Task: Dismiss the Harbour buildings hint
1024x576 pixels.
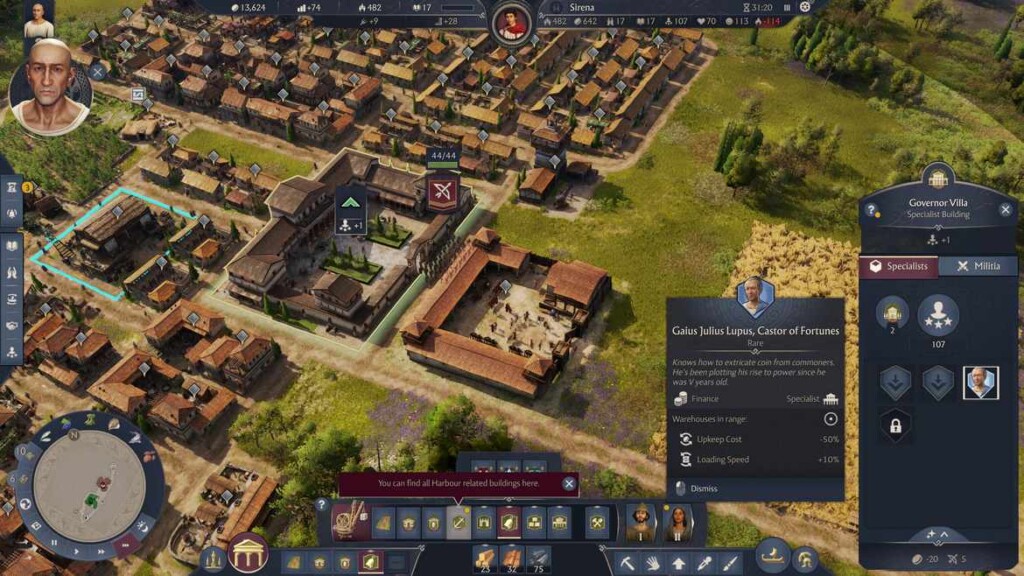Action: point(569,484)
